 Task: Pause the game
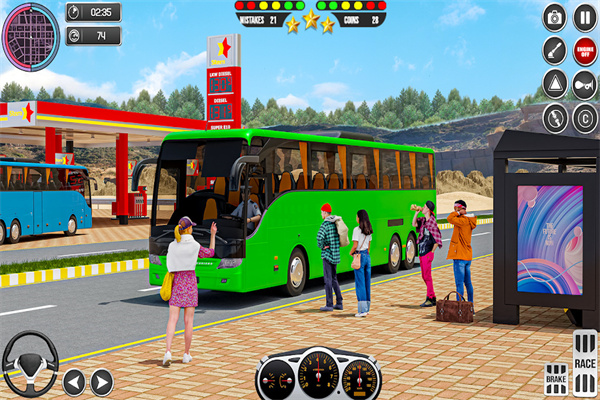coord(585,17)
